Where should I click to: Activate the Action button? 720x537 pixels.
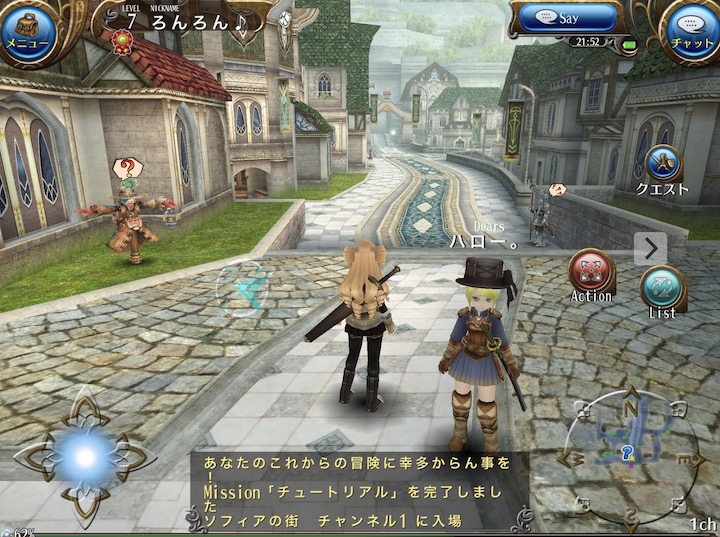coord(591,273)
